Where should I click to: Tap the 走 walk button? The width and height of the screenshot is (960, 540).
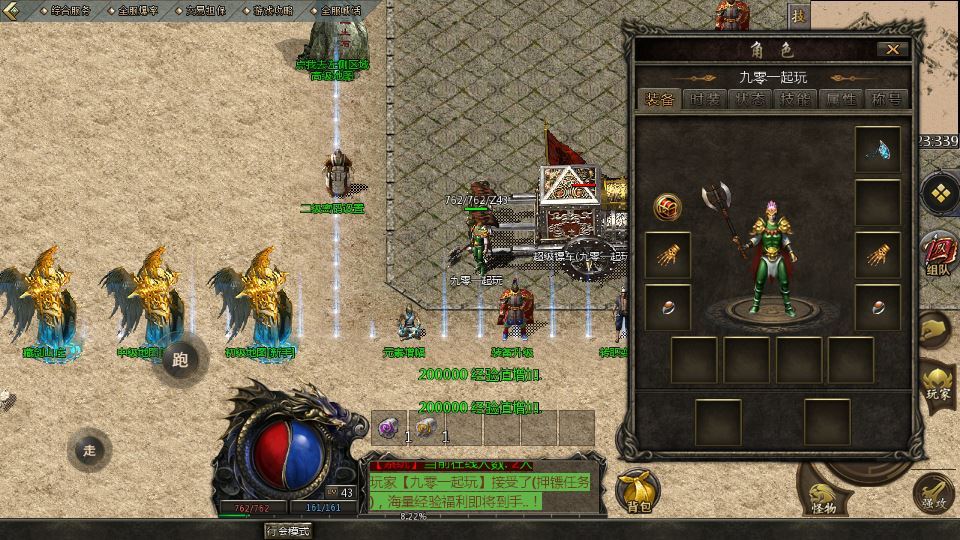[x=90, y=450]
